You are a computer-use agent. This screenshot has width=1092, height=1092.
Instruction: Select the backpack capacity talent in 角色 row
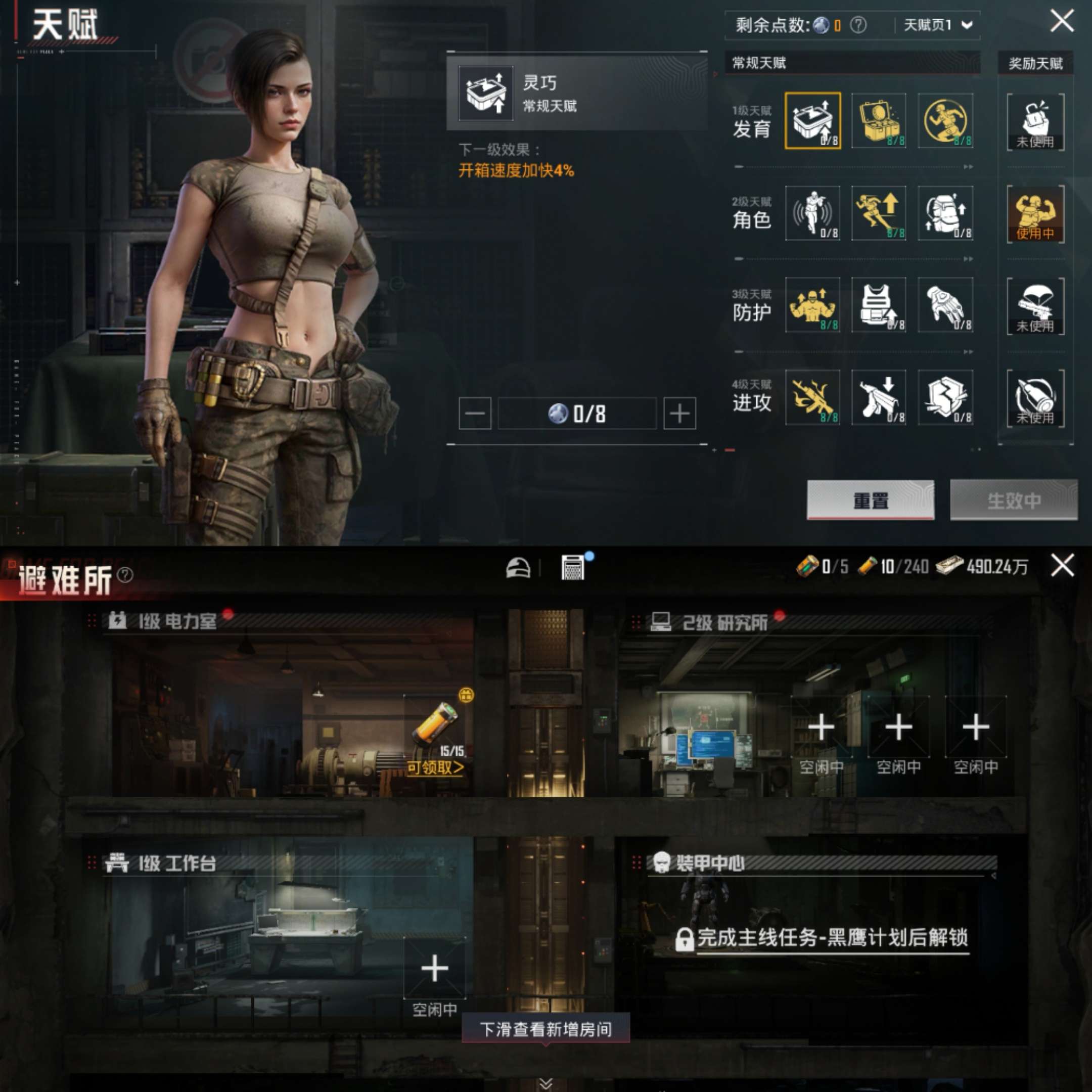[945, 214]
